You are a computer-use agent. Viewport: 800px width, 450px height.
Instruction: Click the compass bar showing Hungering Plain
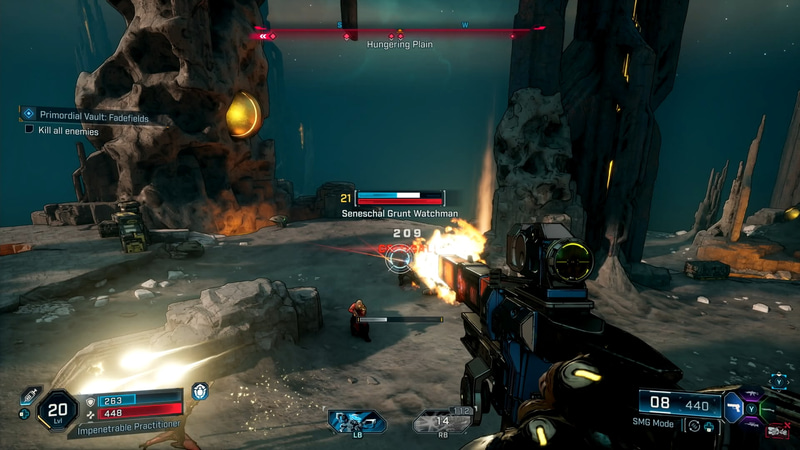pyautogui.click(x=399, y=34)
